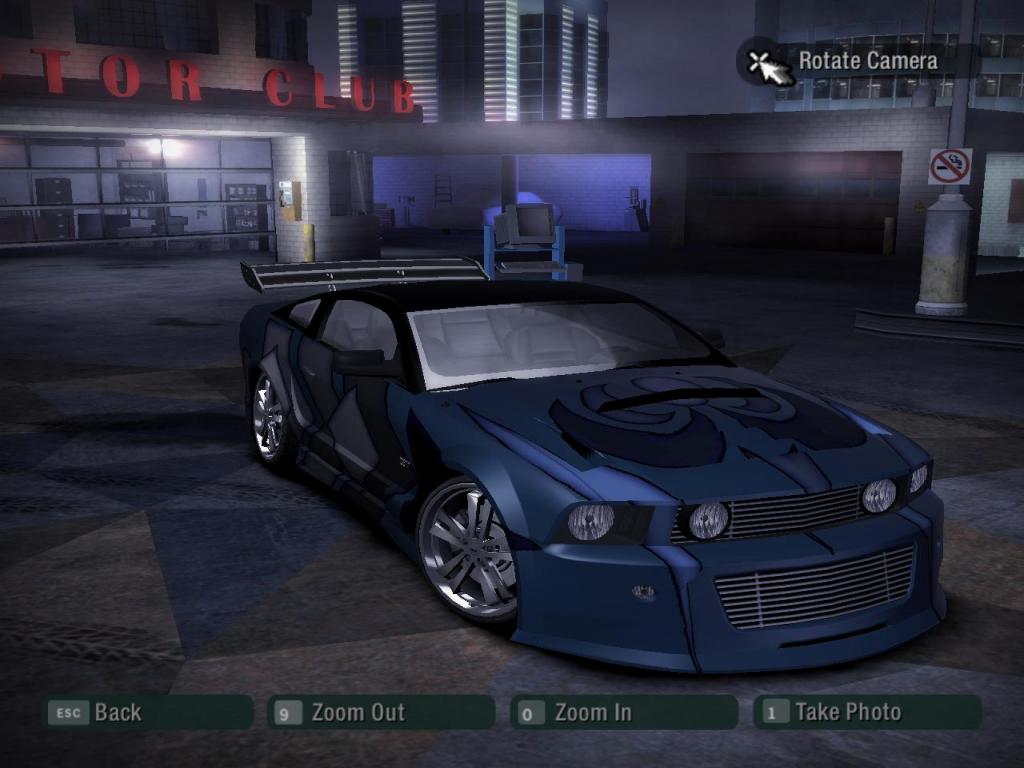
Task: Select the Zoom Out button
Action: coord(382,712)
